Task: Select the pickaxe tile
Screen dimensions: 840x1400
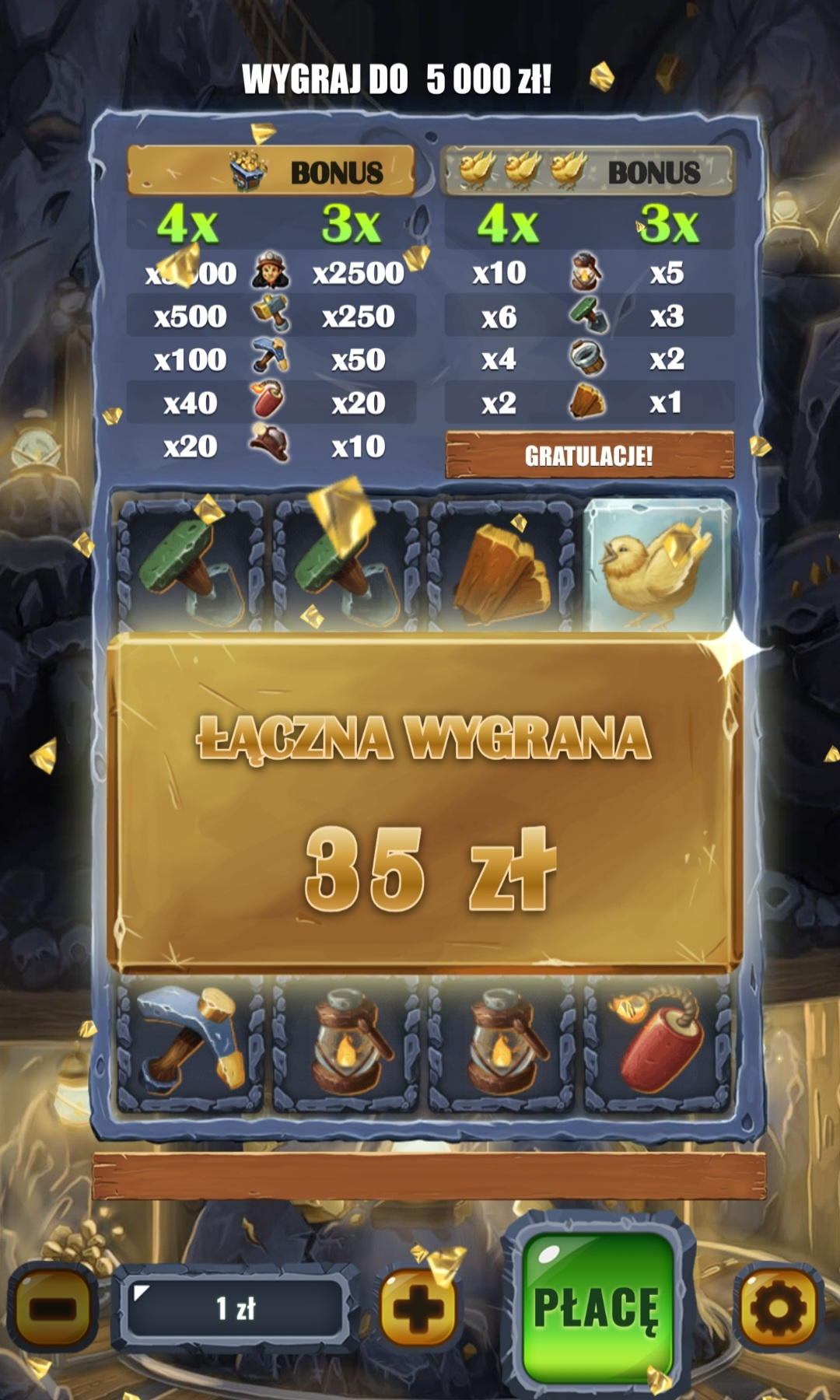Action: [191, 1042]
